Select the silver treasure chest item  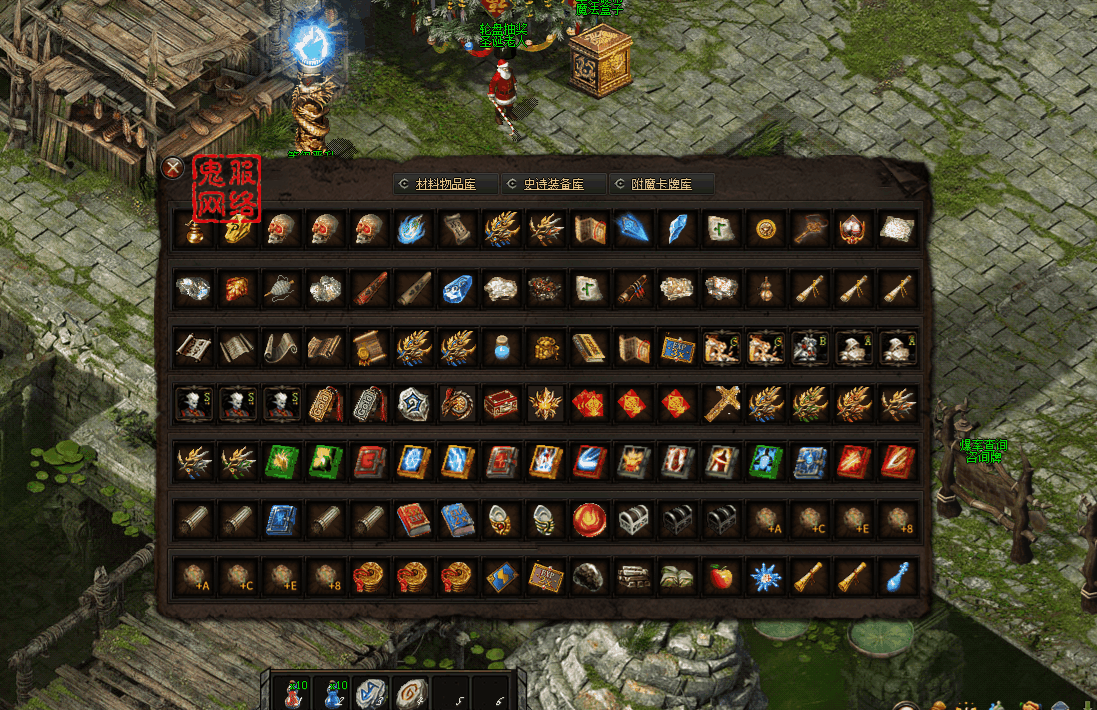pos(633,518)
